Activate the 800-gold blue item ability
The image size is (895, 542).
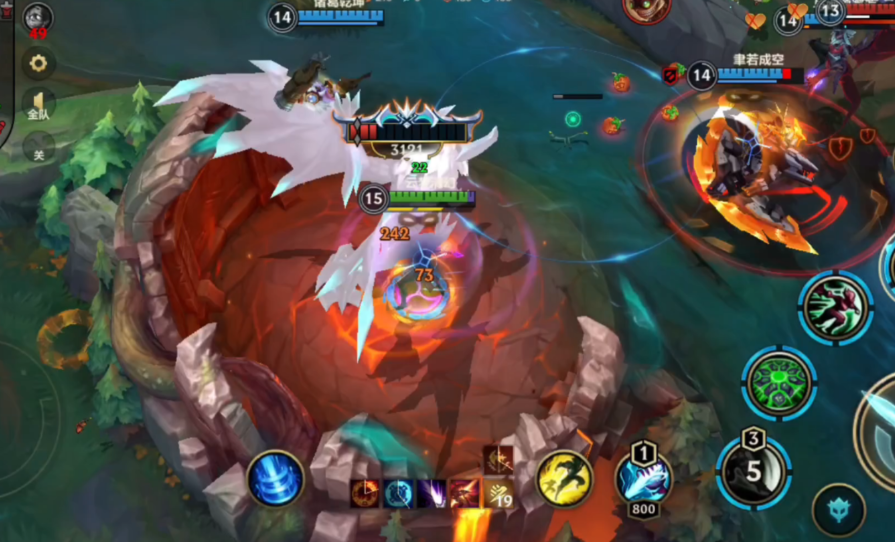pyautogui.click(x=643, y=476)
